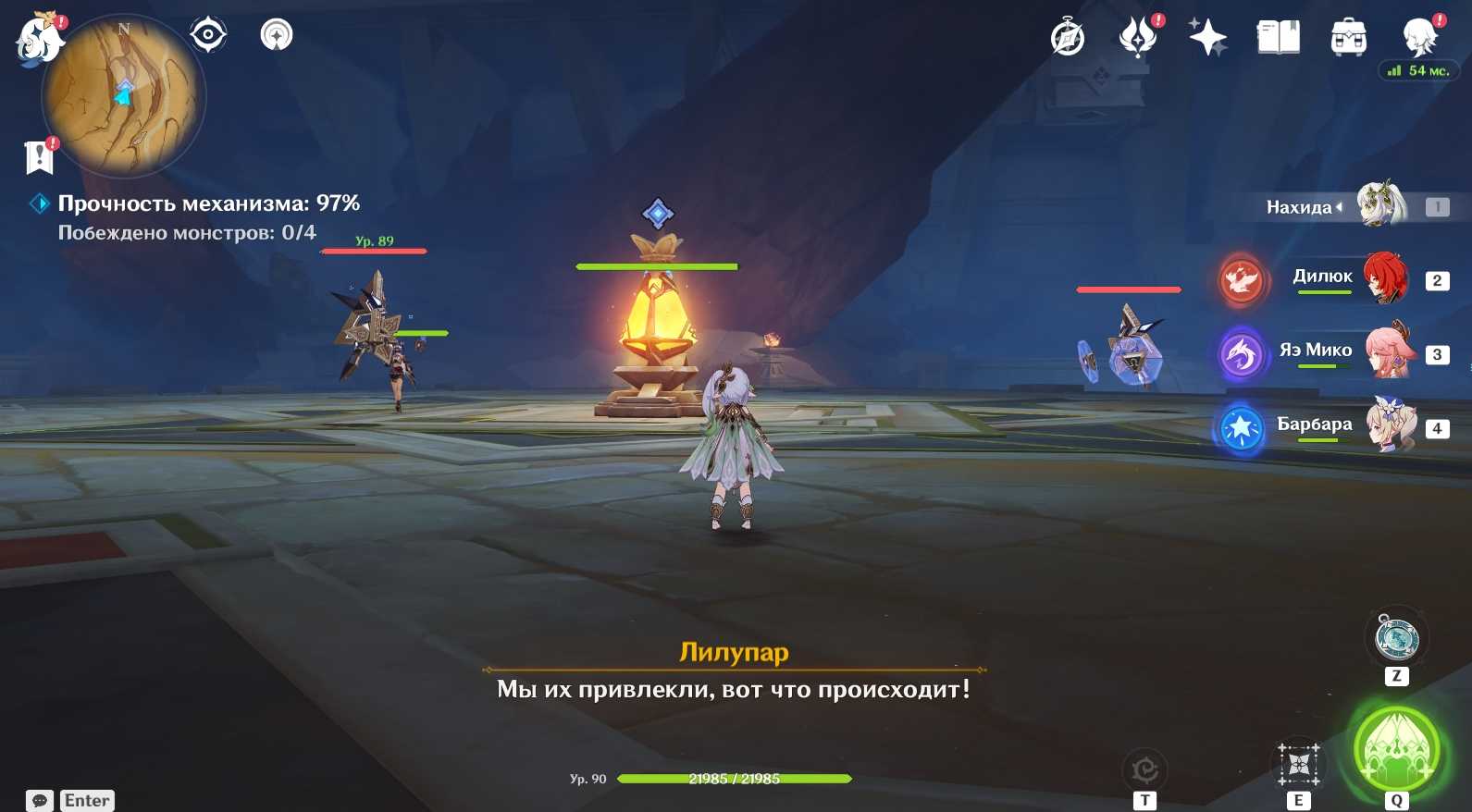
Task: Open the wish star icon
Action: (1207, 38)
